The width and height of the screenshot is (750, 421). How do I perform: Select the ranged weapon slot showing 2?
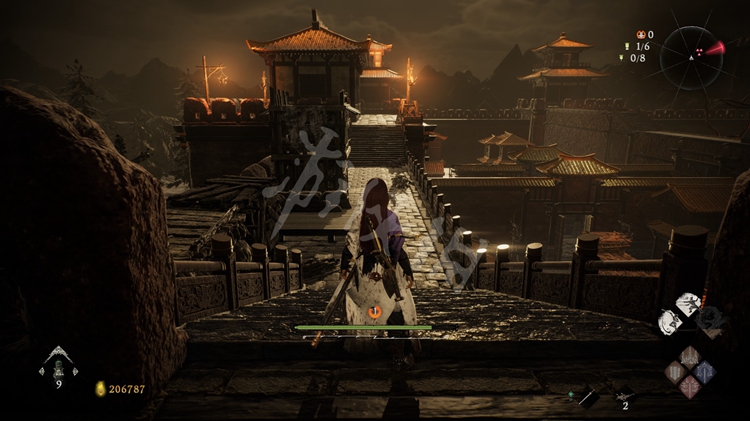(625, 395)
